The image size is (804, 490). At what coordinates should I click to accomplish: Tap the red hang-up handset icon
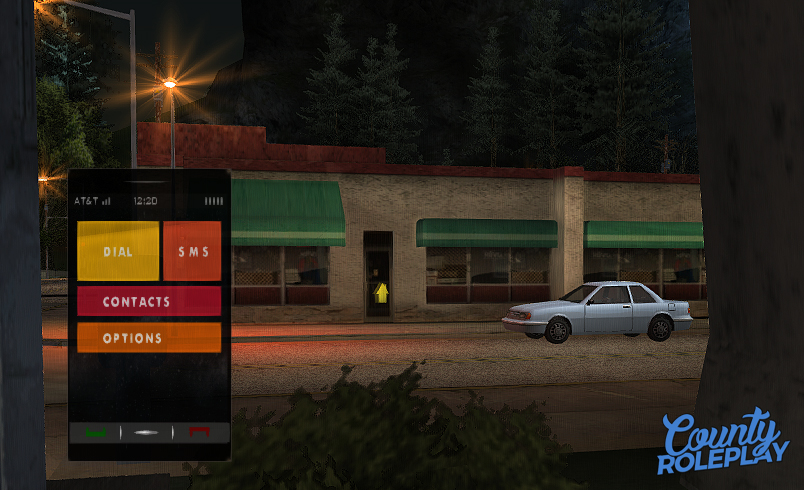[201, 433]
